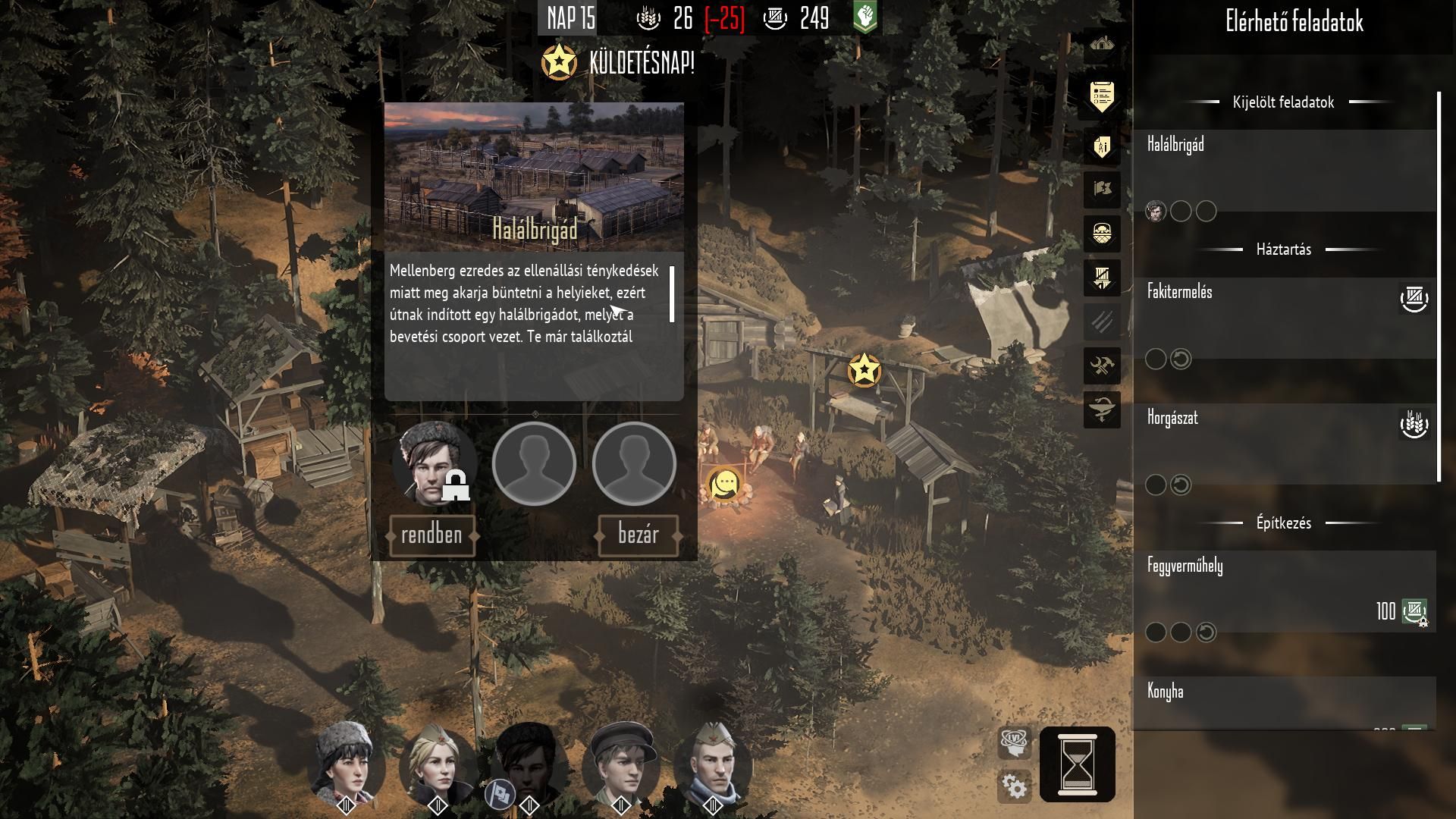This screenshot has height=819, width=1456.
Task: Click the speech bubble marker by the campfire
Action: pyautogui.click(x=726, y=484)
